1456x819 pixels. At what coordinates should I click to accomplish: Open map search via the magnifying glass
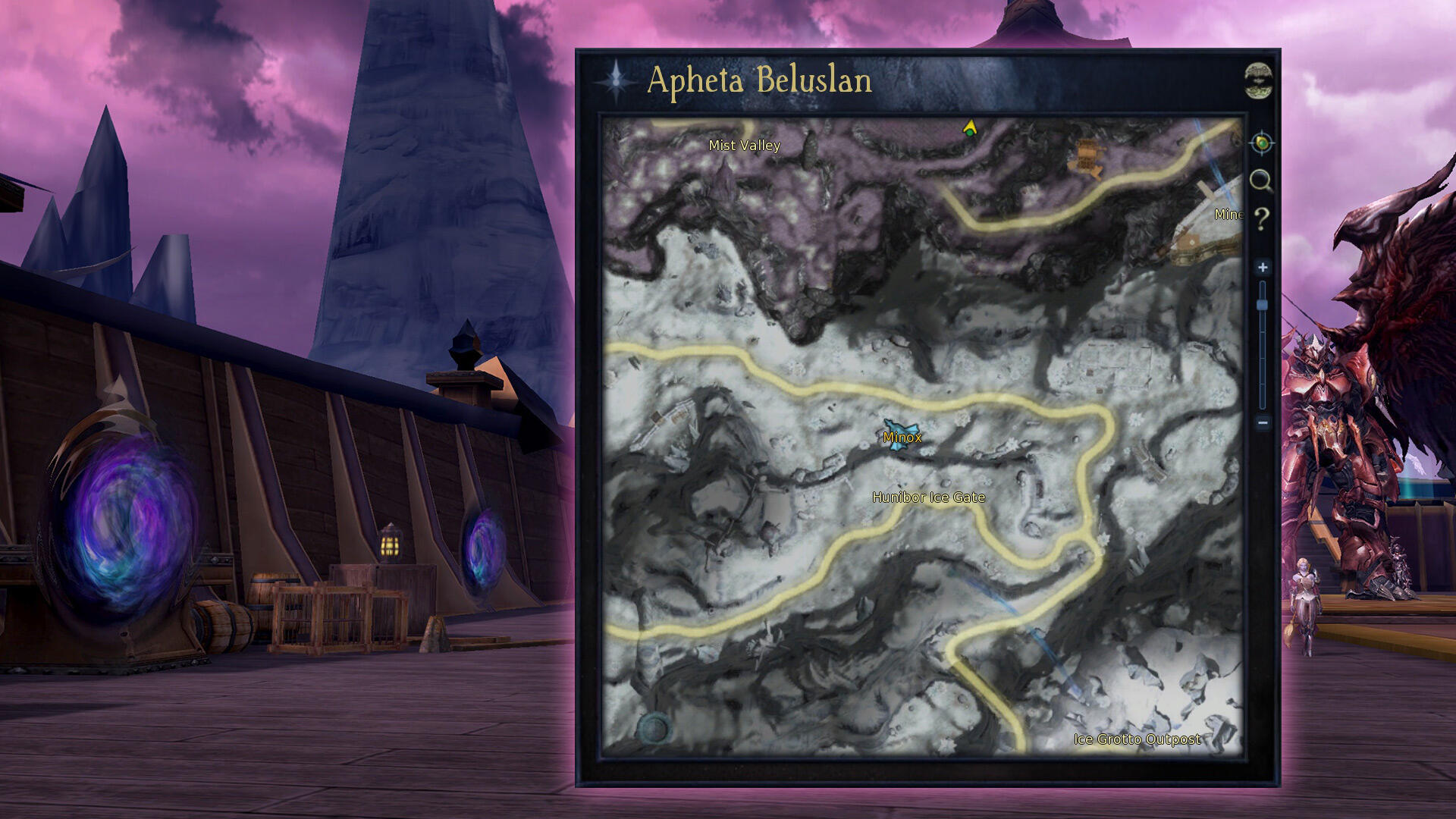(1260, 180)
